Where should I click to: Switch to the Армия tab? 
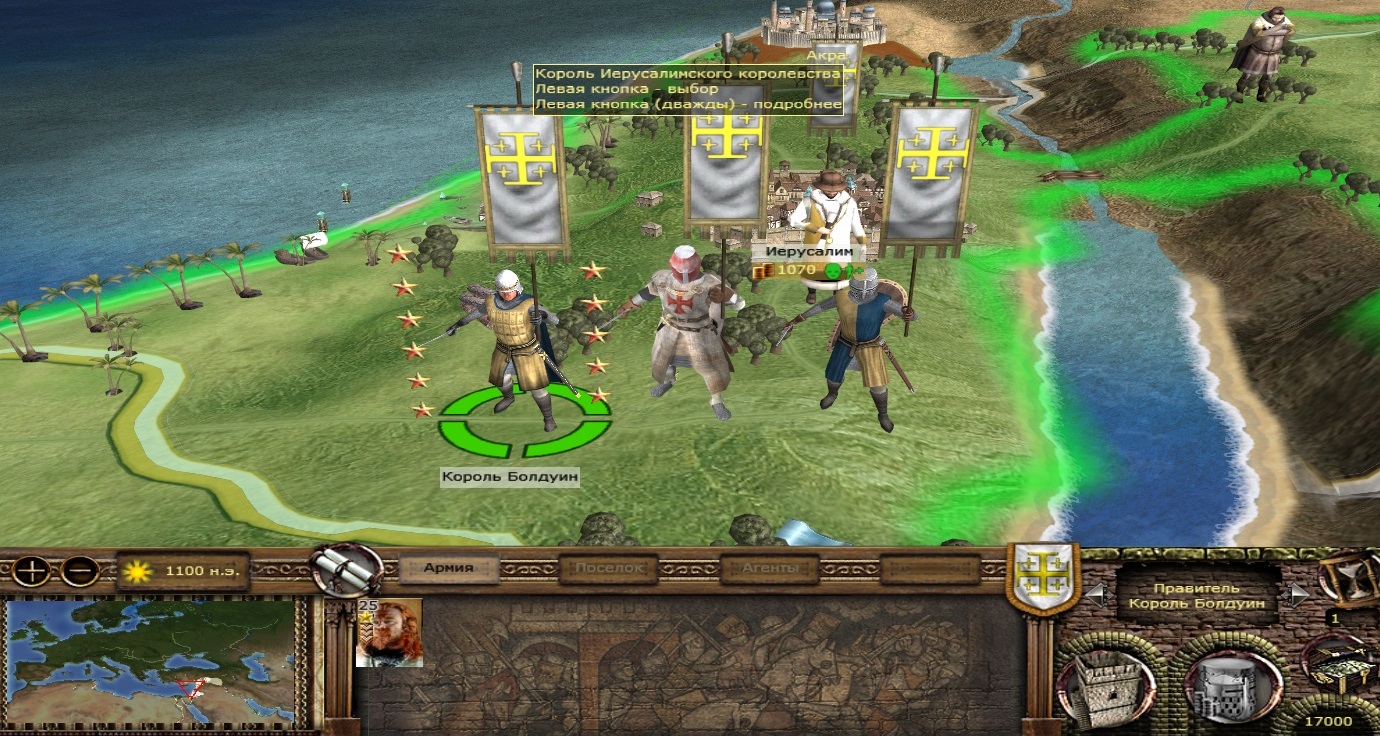pos(448,569)
